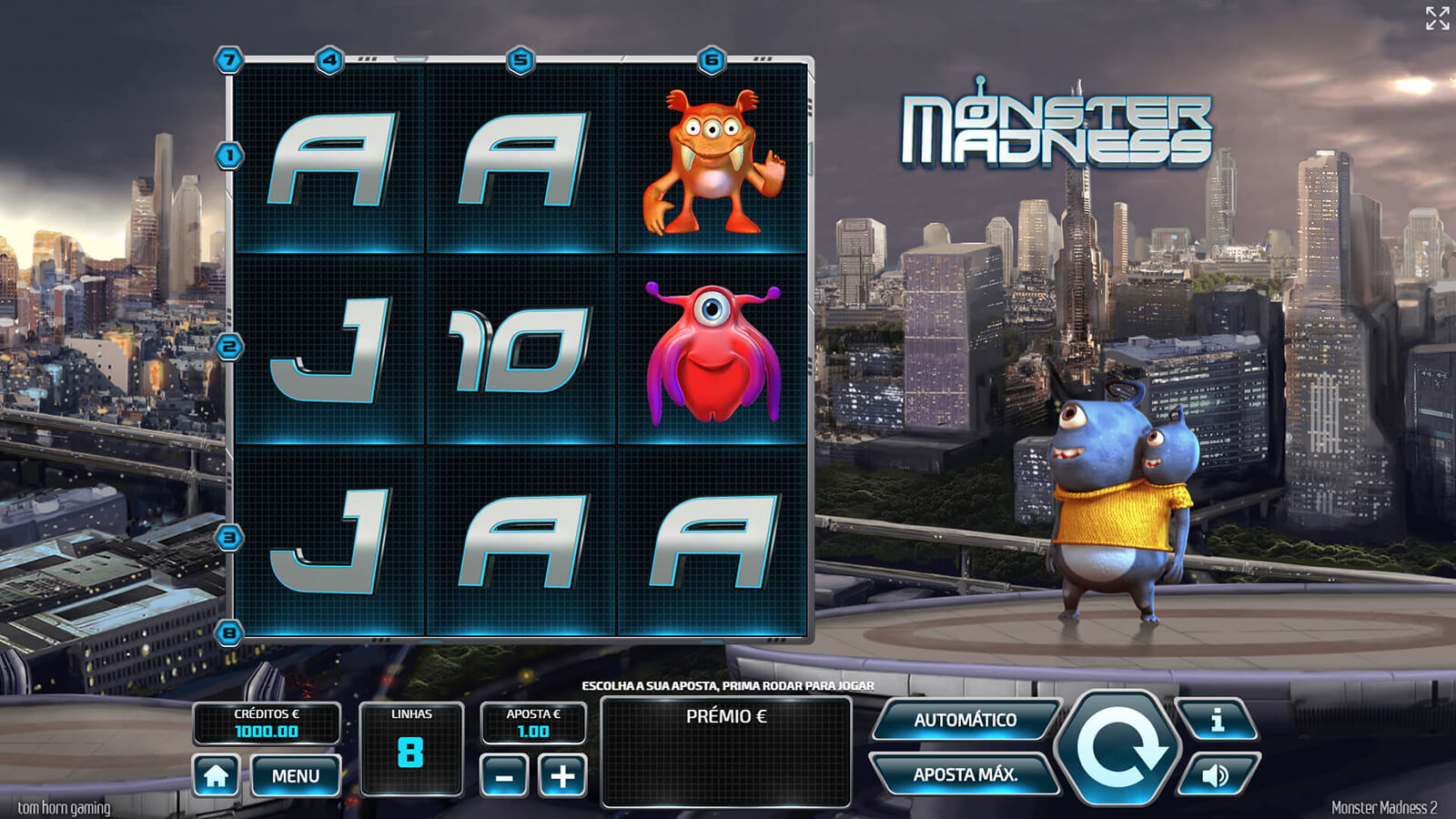
Task: Select payline marker number 4
Action: point(329,61)
